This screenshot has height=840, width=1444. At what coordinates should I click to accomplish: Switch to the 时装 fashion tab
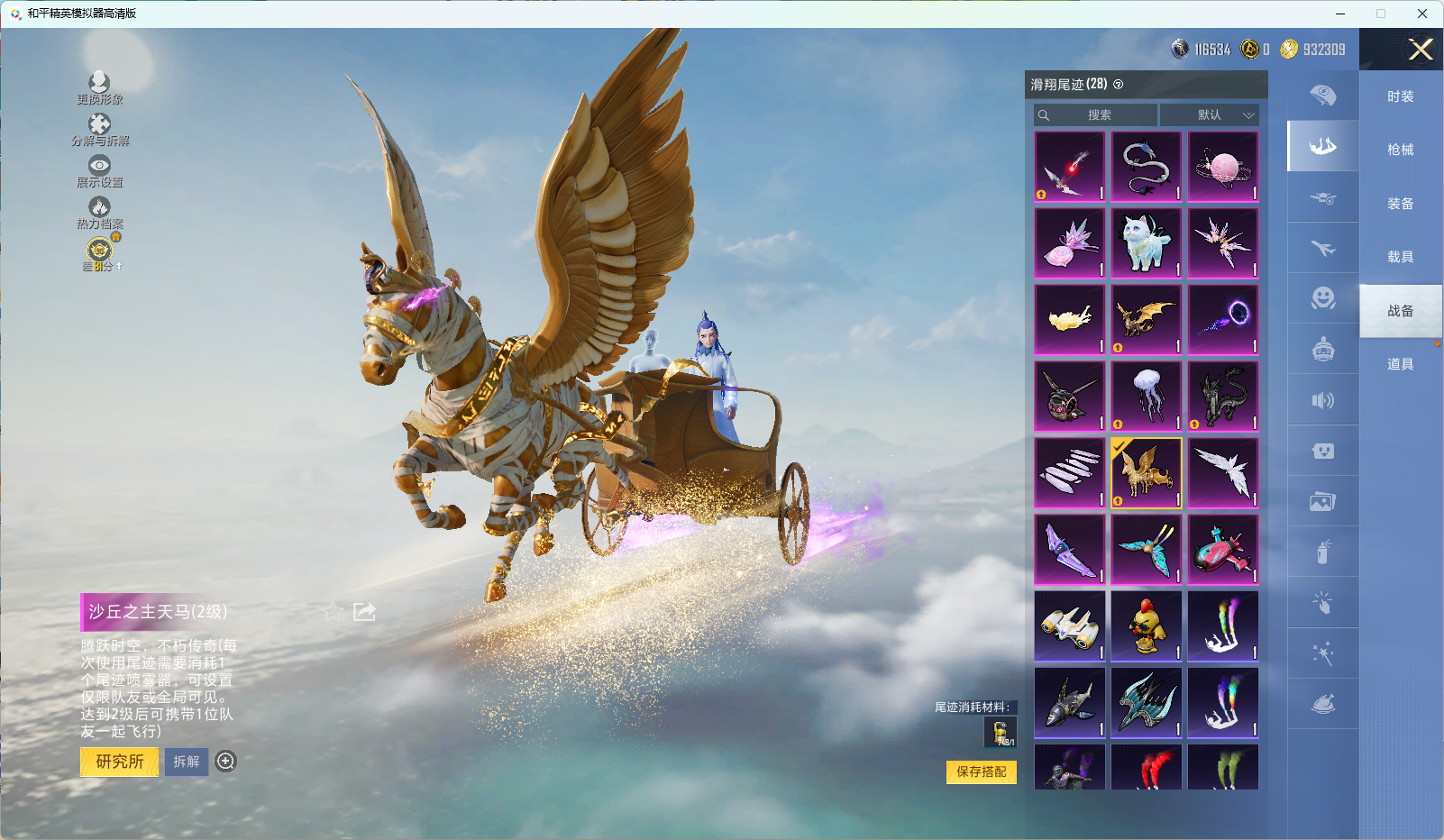(1400, 96)
